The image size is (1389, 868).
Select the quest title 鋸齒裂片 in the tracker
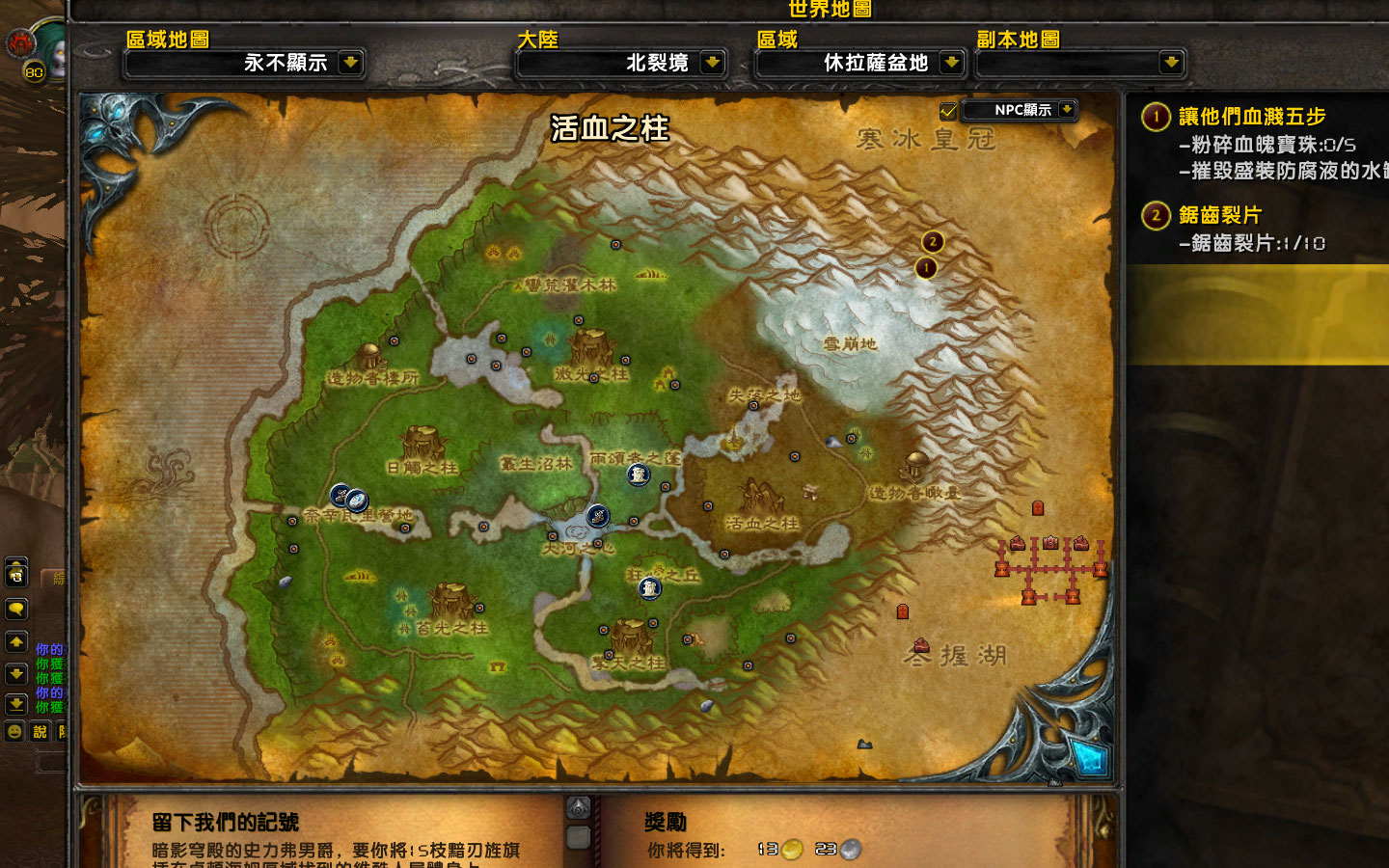1219,216
